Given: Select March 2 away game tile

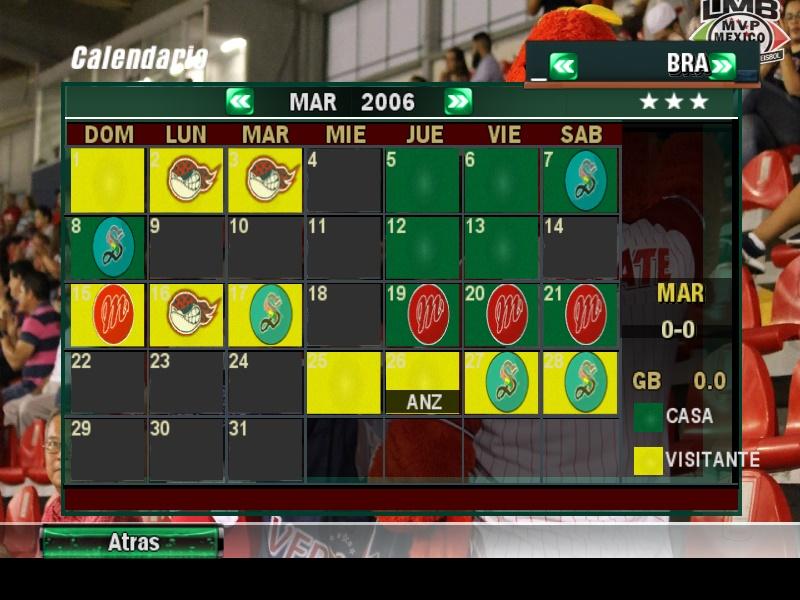Looking at the screenshot, I should coord(186,180).
